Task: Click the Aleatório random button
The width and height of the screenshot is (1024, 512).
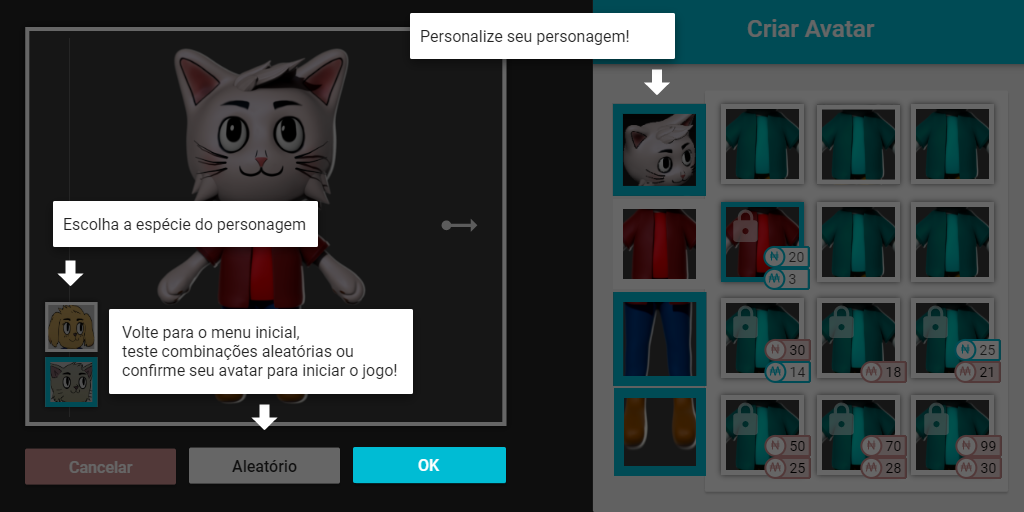Action: click(264, 466)
